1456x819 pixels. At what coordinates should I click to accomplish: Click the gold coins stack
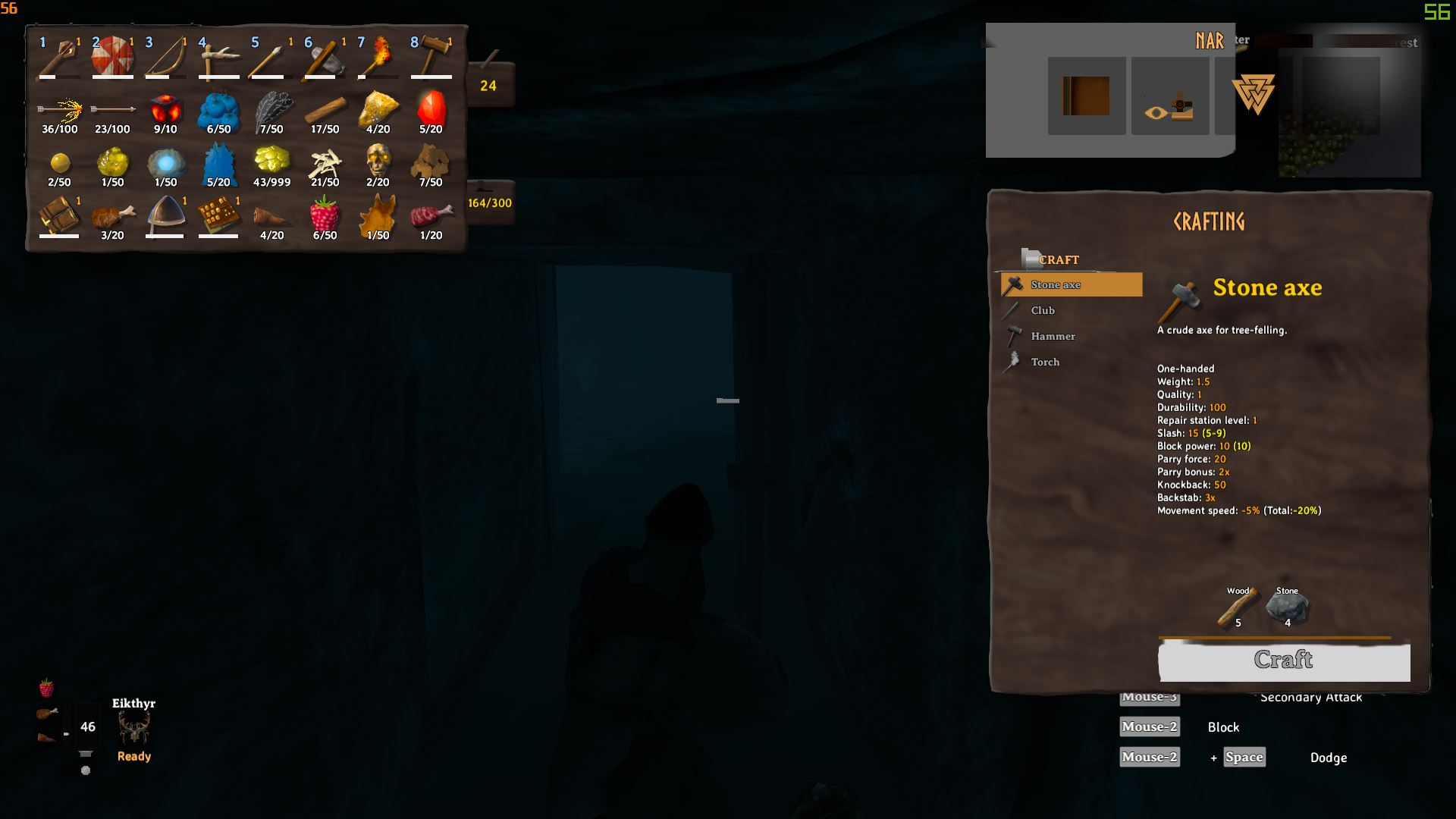point(271,163)
